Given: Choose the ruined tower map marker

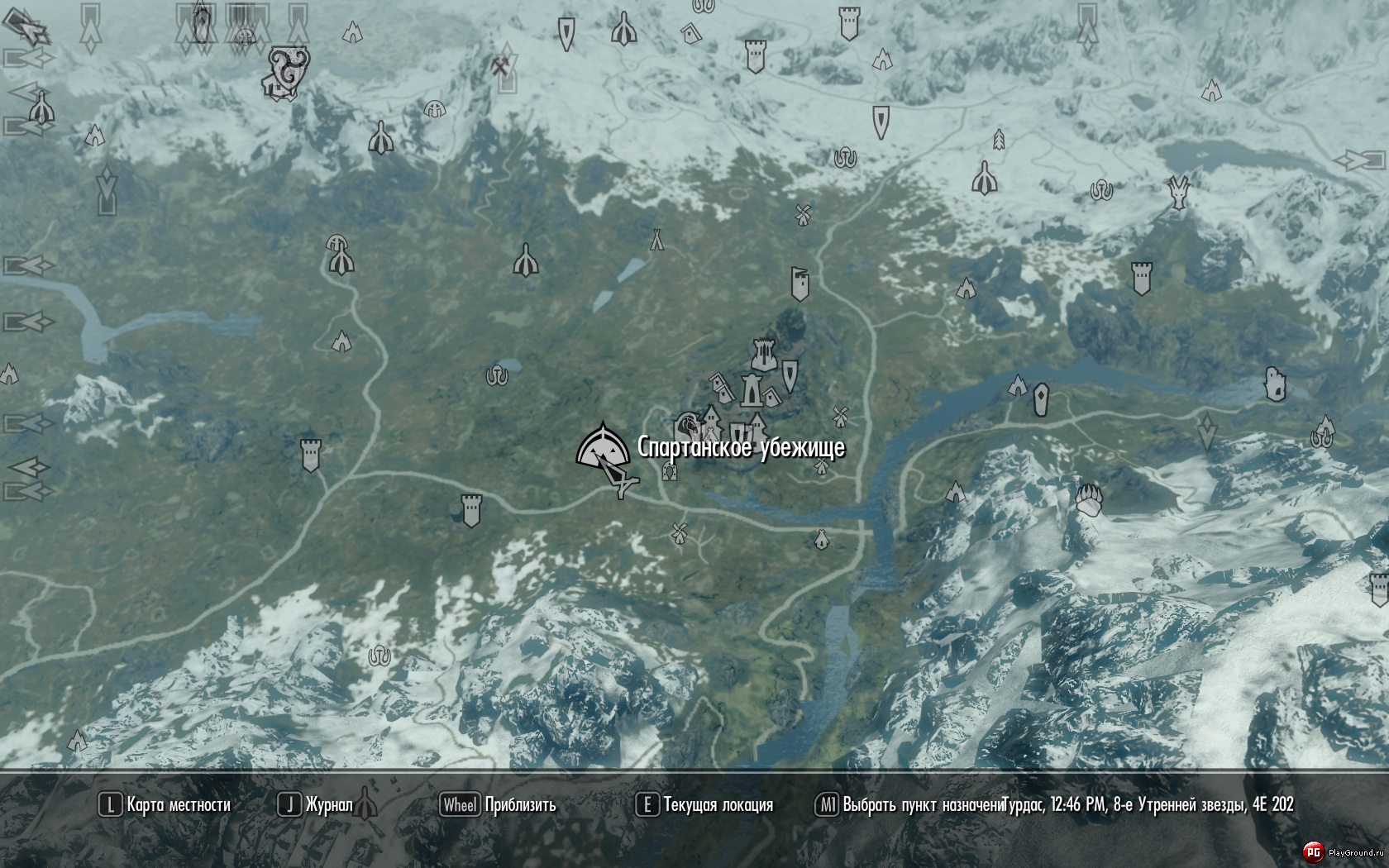Looking at the screenshot, I should [x=1276, y=384].
